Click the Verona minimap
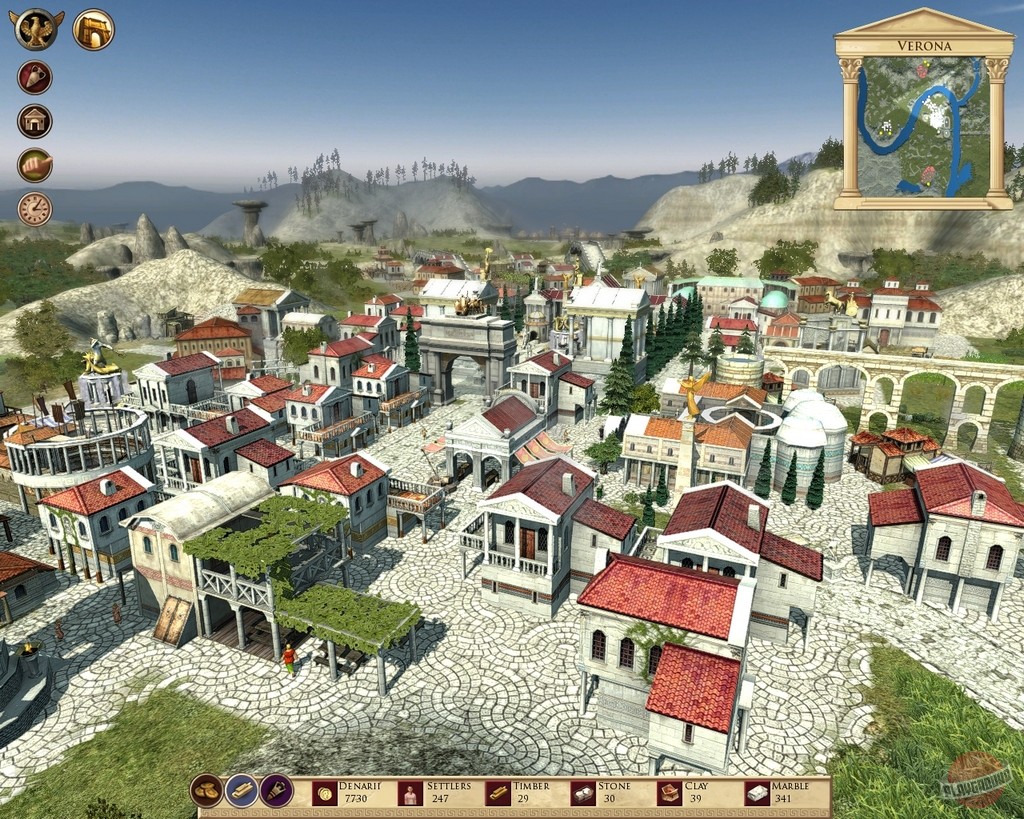The image size is (1024, 819). 923,125
